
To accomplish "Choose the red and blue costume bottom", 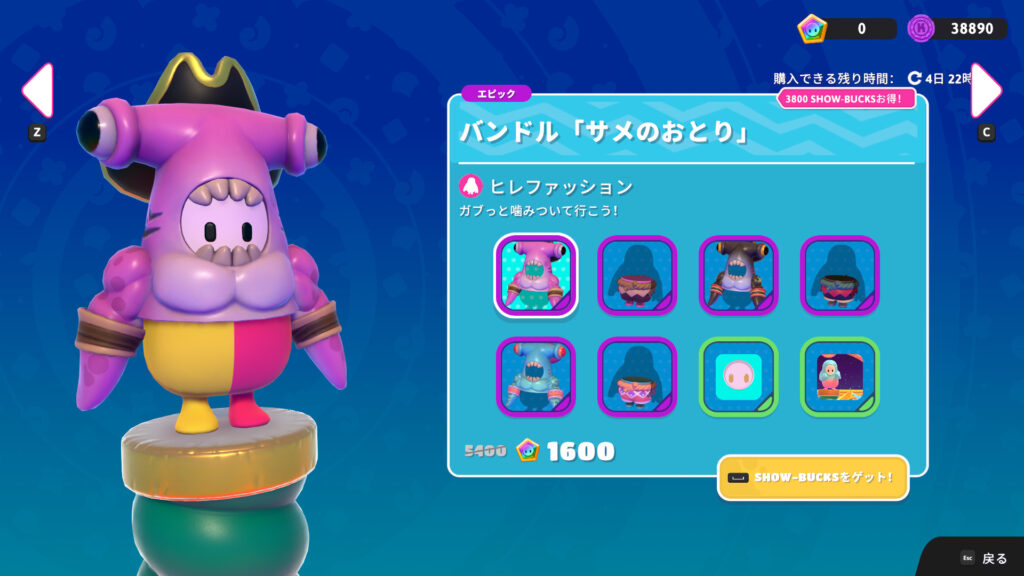I will tap(841, 275).
